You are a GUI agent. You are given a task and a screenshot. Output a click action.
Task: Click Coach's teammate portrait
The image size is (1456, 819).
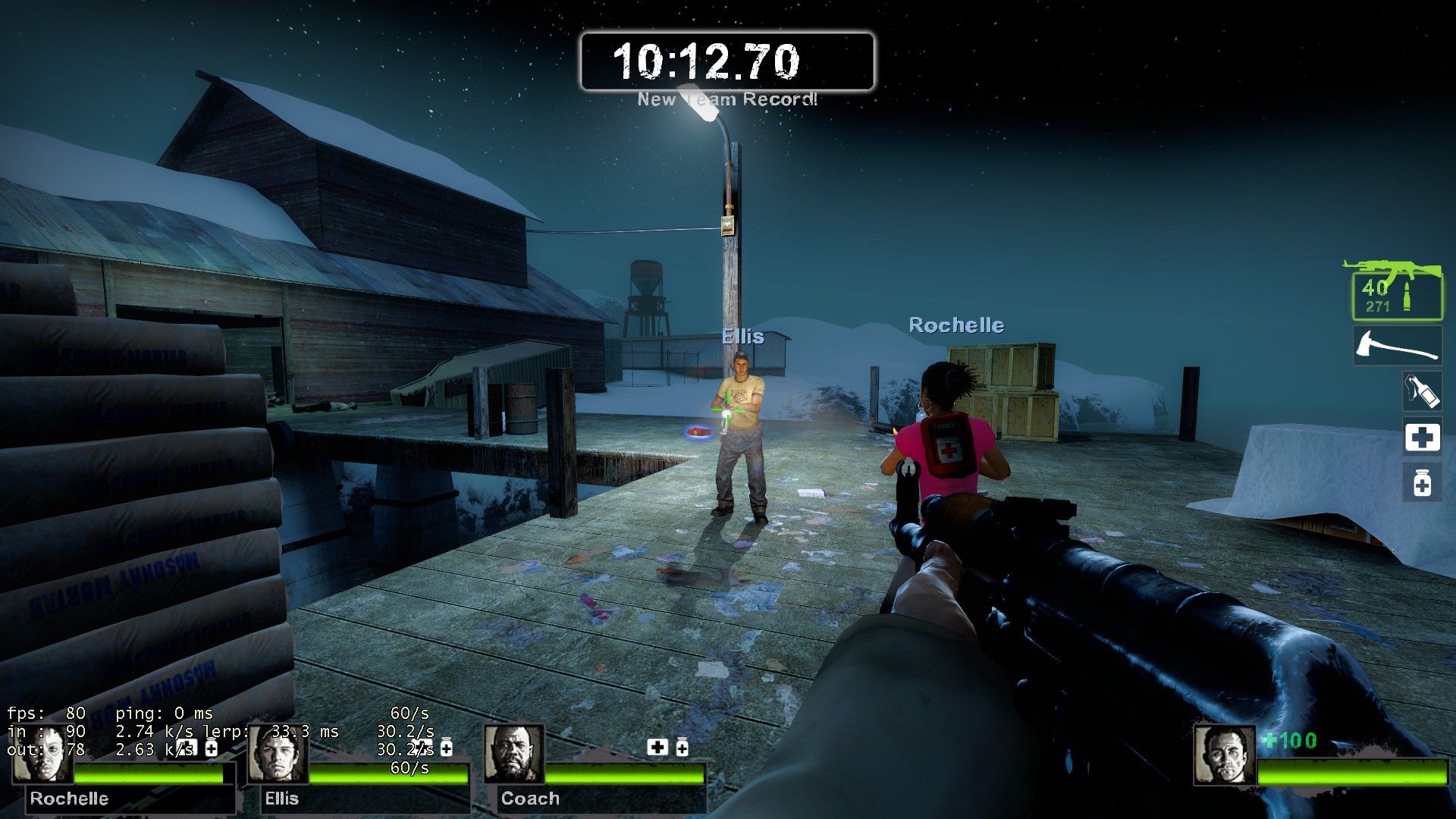pos(513,755)
